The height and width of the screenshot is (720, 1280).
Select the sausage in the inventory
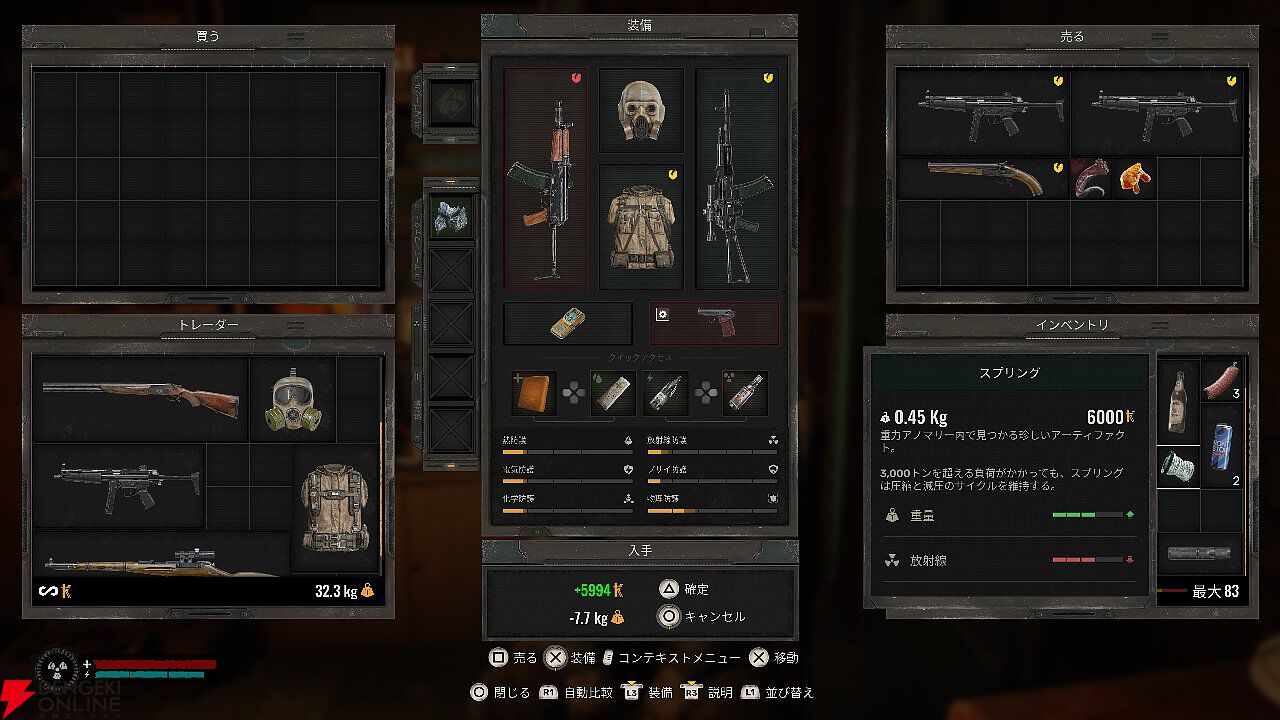coord(1222,380)
